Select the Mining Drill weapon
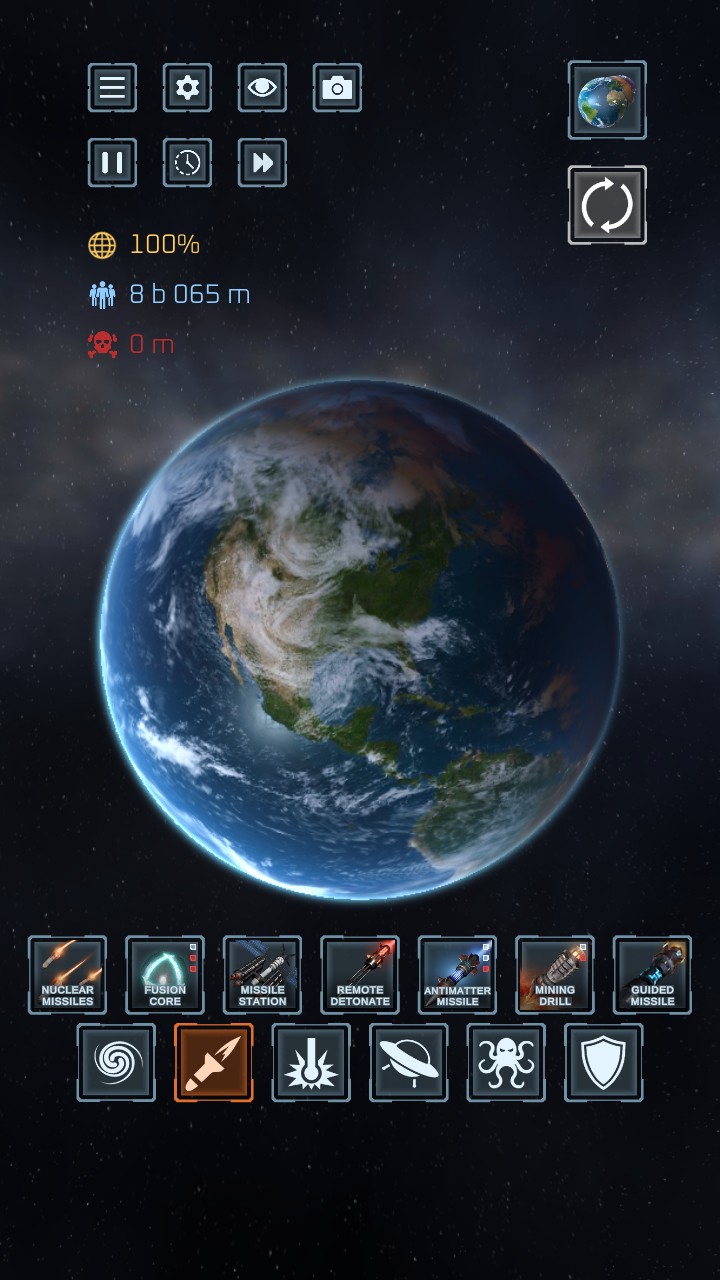The width and height of the screenshot is (720, 1280). click(555, 975)
